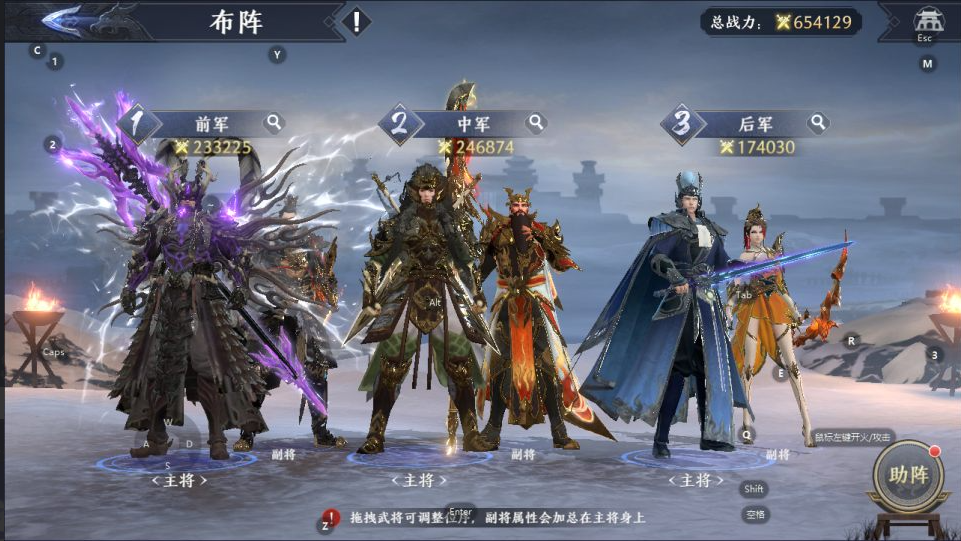Open the formation info exclamation icon
The width and height of the screenshot is (961, 541).
tap(356, 21)
